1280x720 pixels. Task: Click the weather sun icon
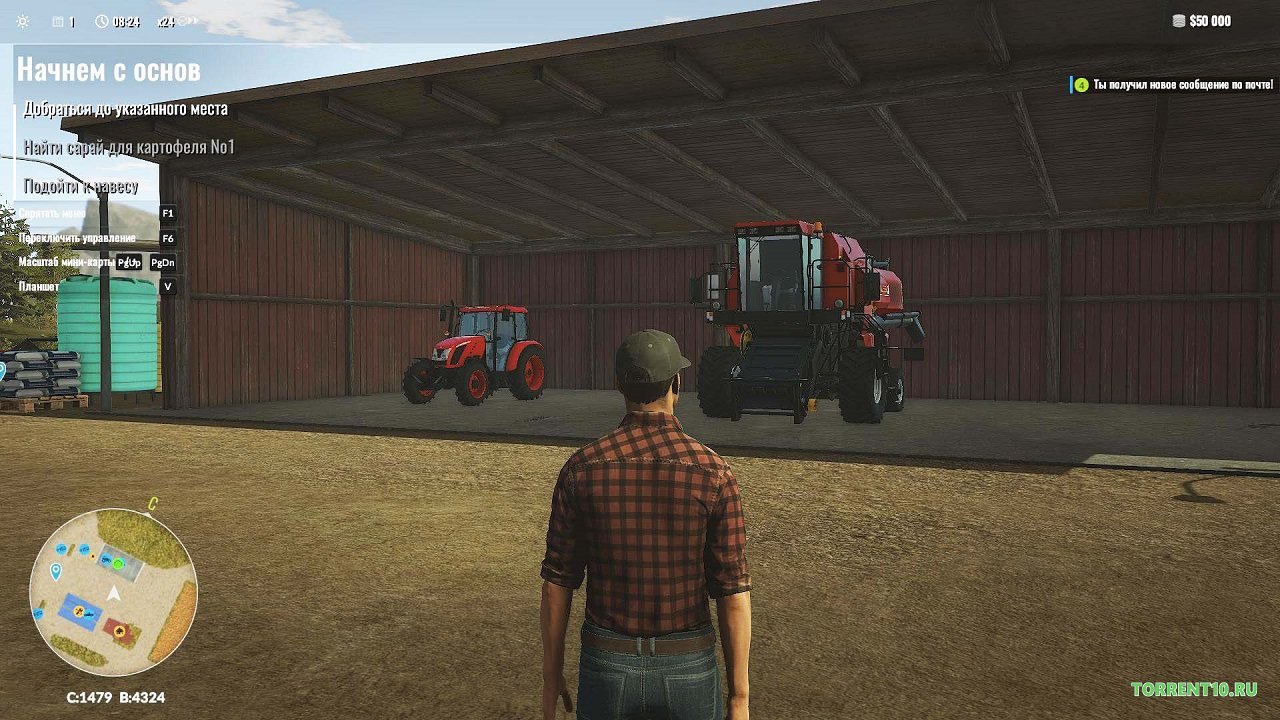tap(23, 20)
